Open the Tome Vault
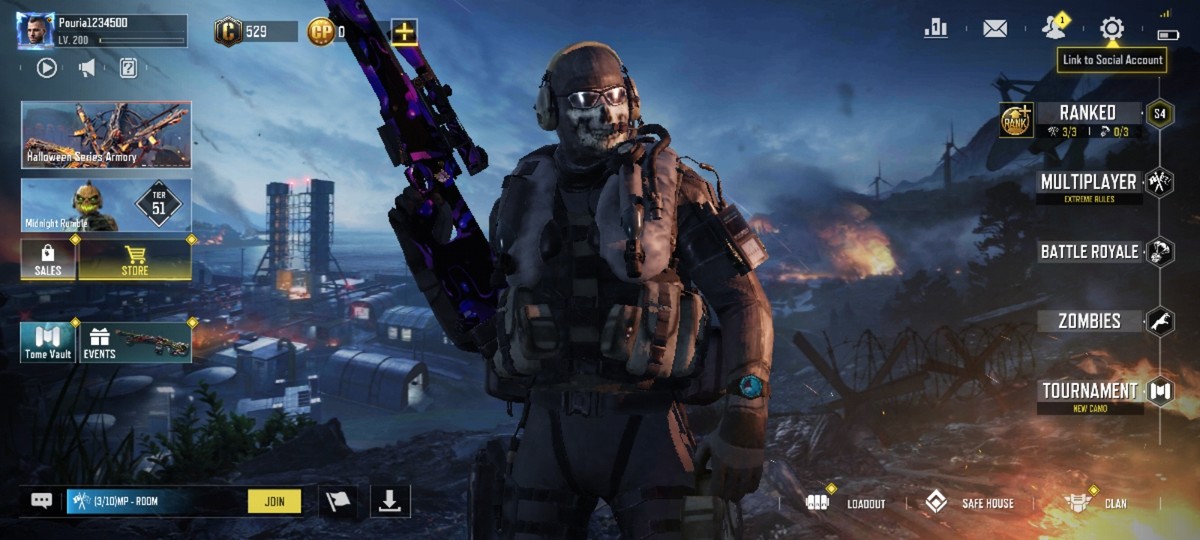The image size is (1200, 540). coord(48,342)
